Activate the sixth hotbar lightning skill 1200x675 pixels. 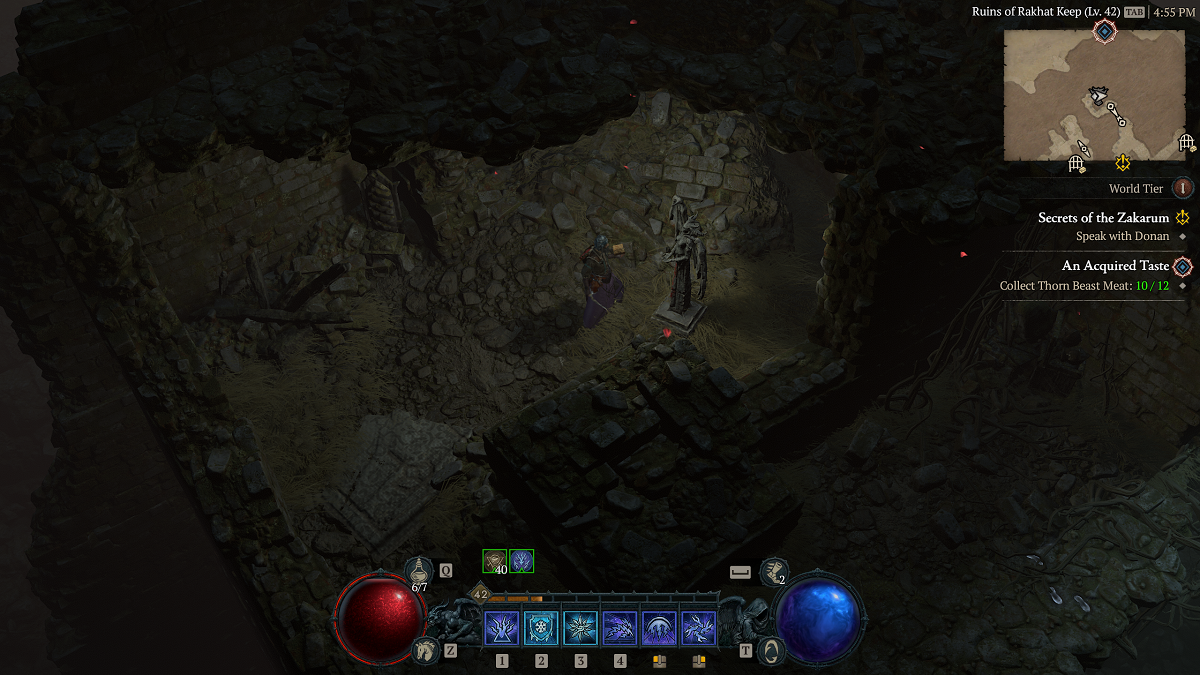coord(698,628)
